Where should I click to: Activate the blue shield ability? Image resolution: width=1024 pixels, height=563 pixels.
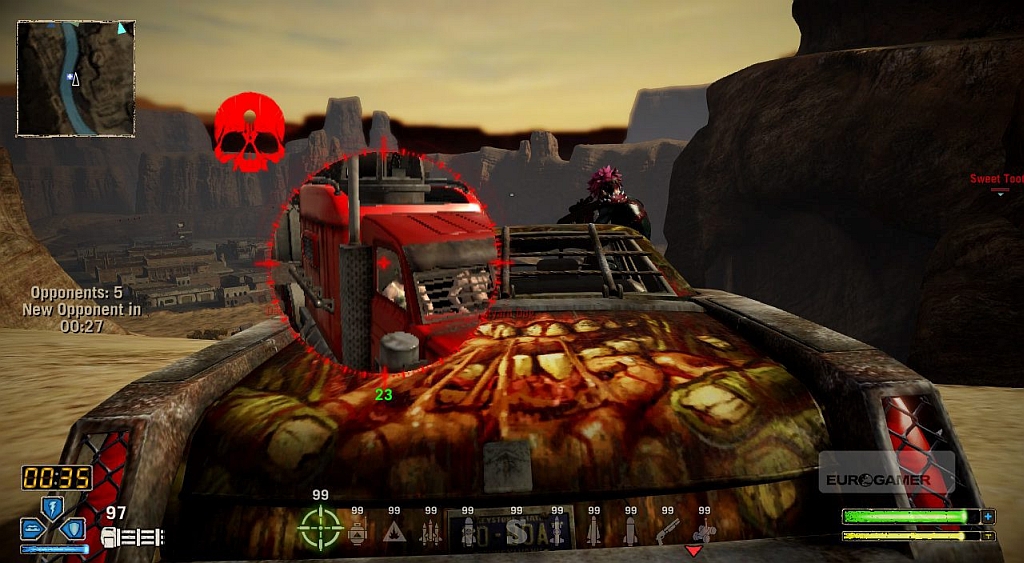pyautogui.click(x=74, y=528)
